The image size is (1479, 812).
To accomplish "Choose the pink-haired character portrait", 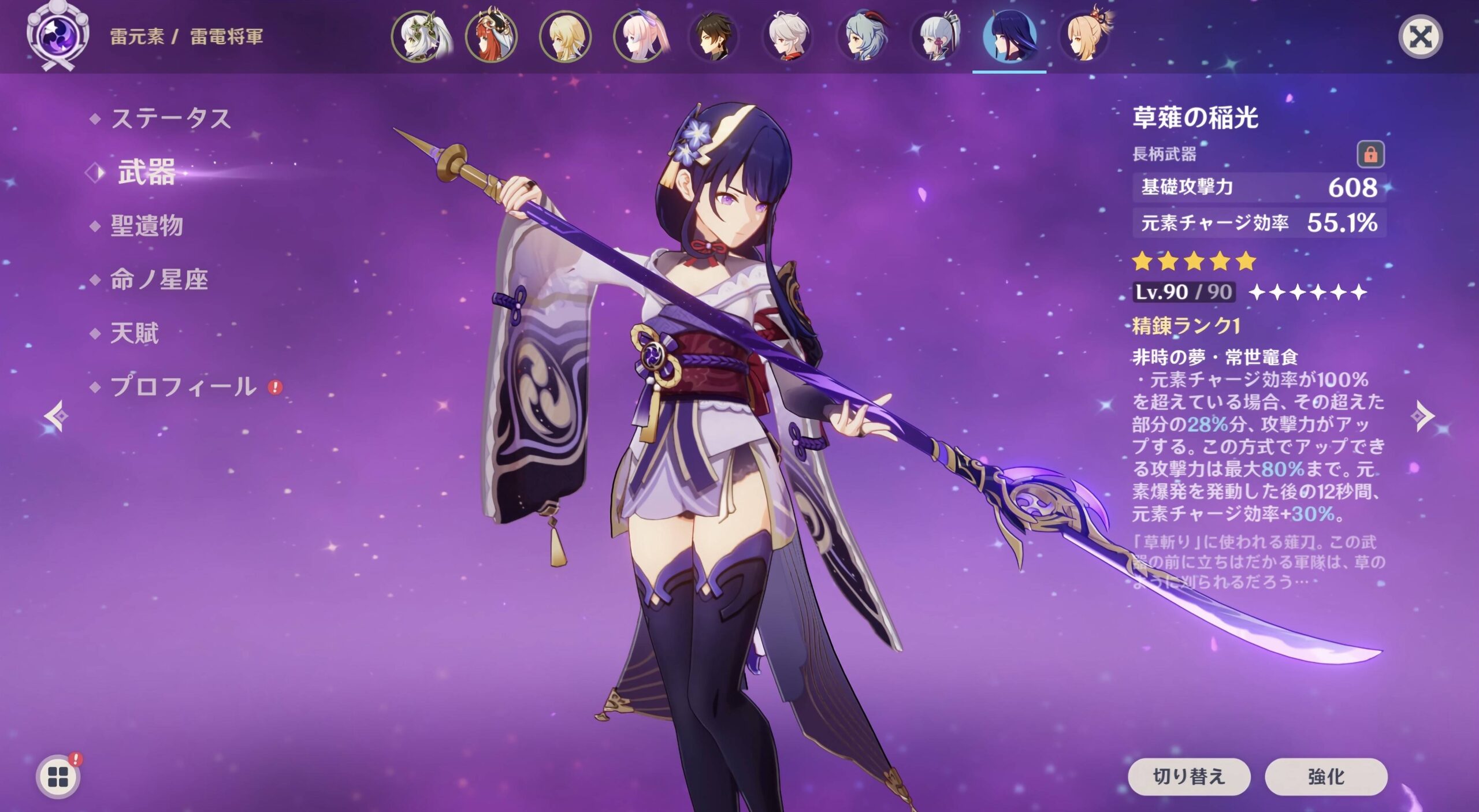I will [640, 36].
